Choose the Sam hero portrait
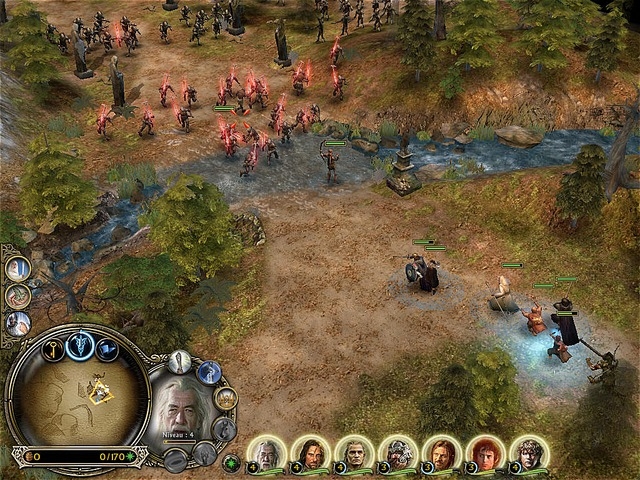 [529, 454]
